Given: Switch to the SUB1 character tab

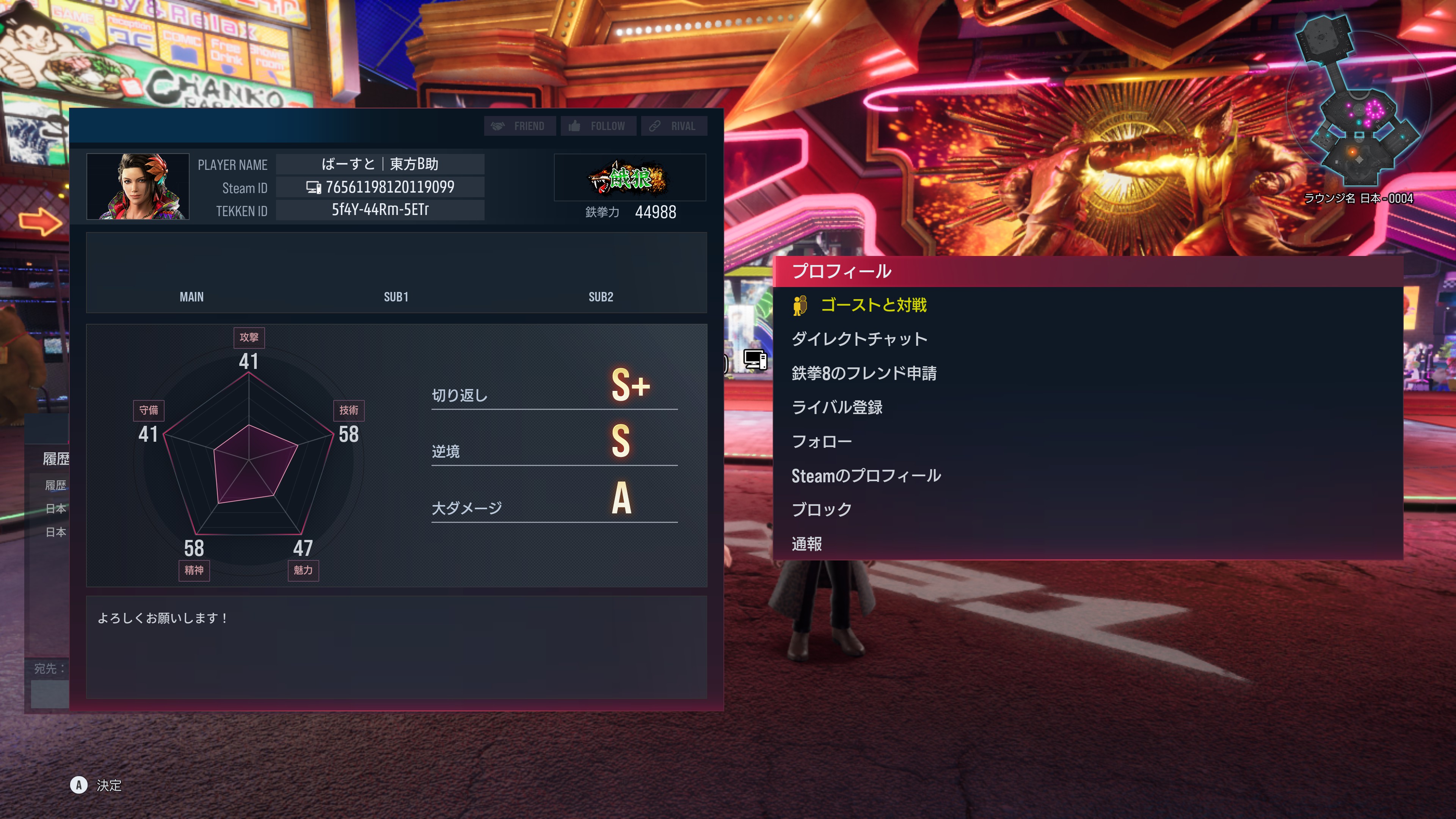Looking at the screenshot, I should [x=395, y=297].
